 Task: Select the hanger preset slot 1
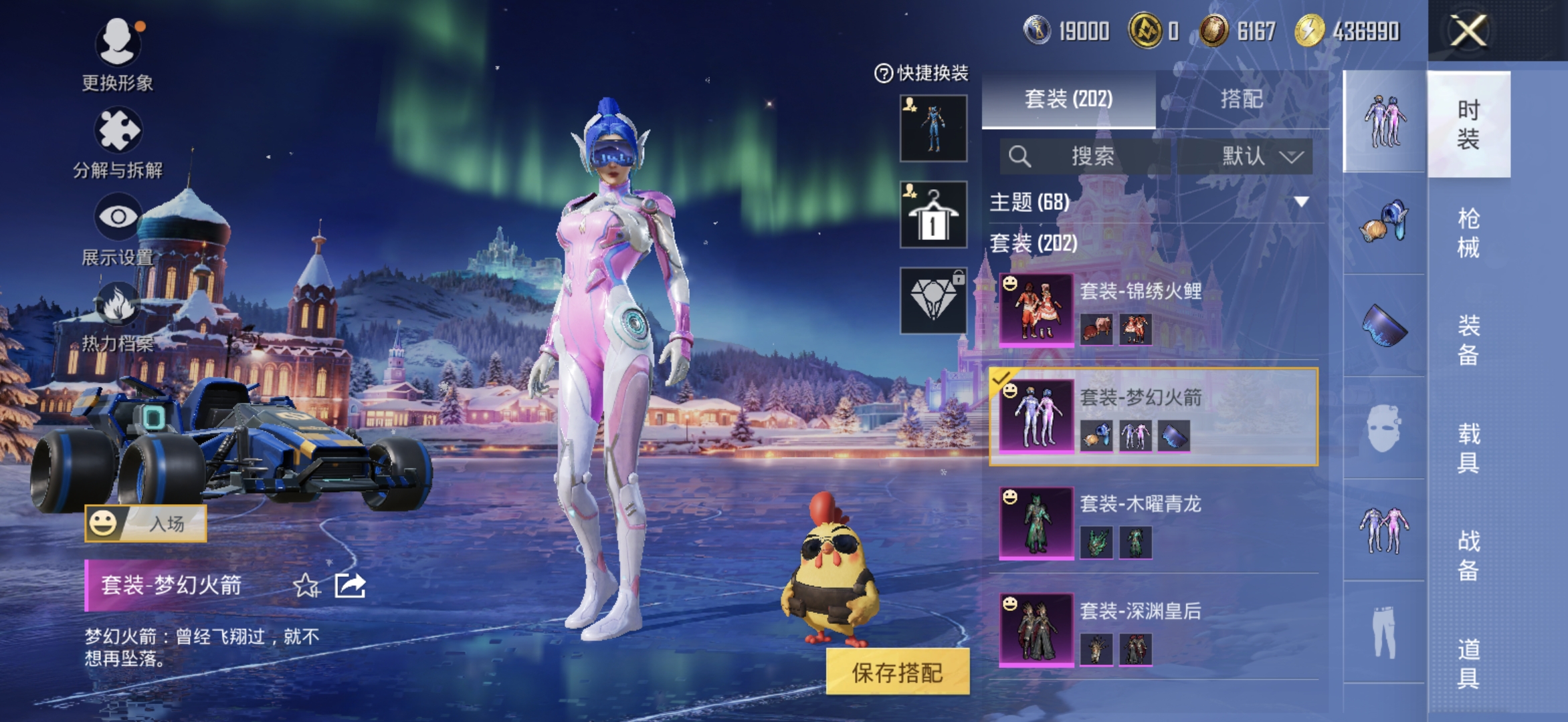click(x=933, y=215)
